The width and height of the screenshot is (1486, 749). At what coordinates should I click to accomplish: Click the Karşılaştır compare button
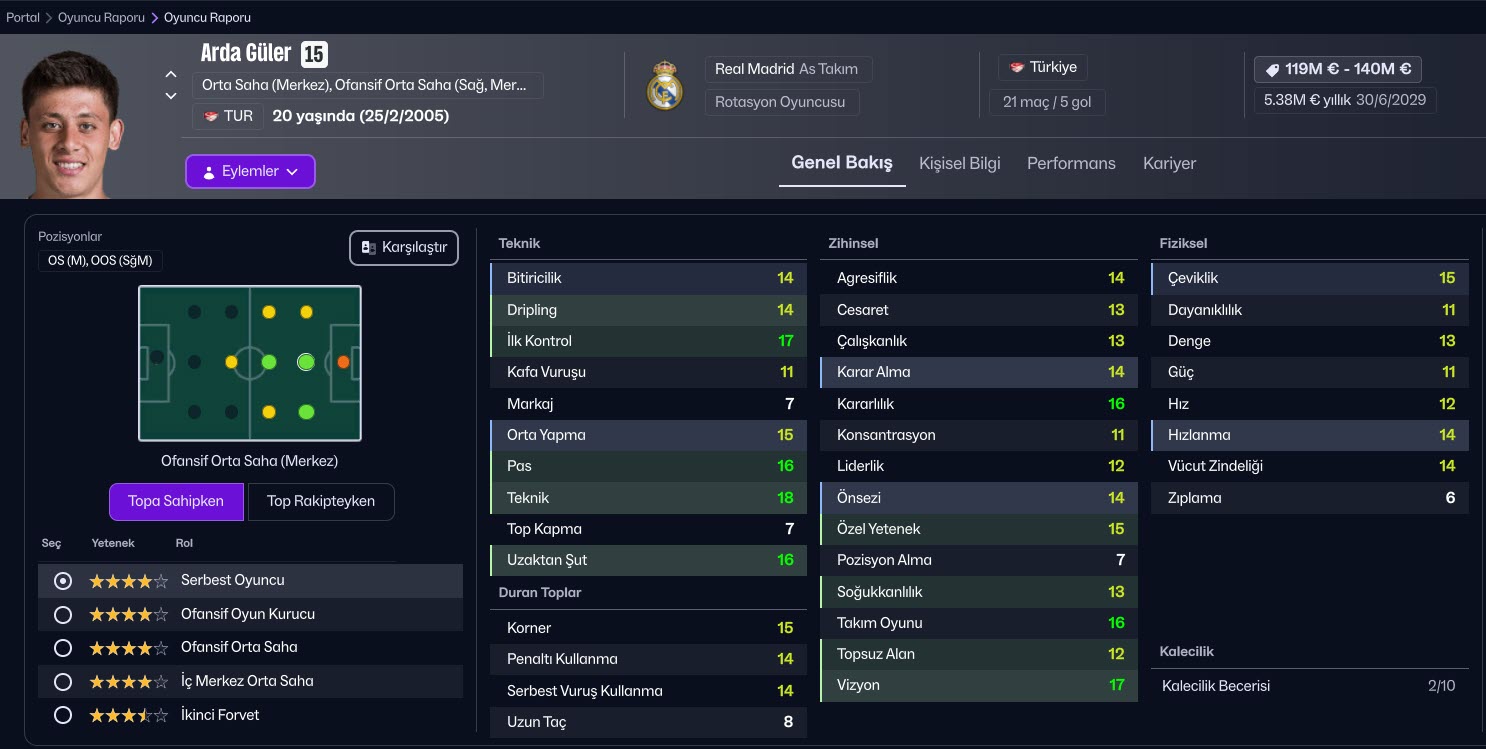(x=404, y=248)
